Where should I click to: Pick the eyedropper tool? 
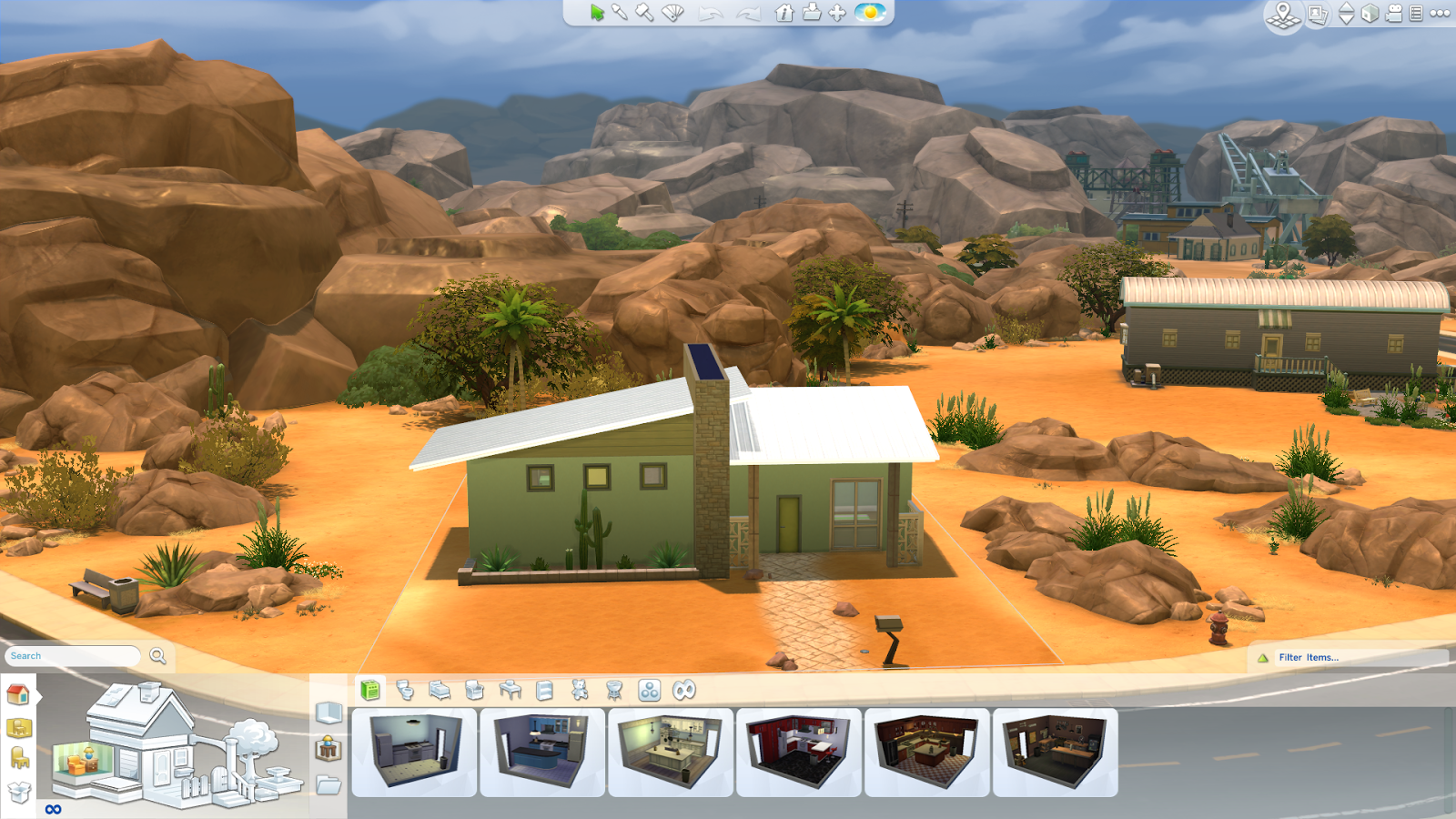point(620,13)
